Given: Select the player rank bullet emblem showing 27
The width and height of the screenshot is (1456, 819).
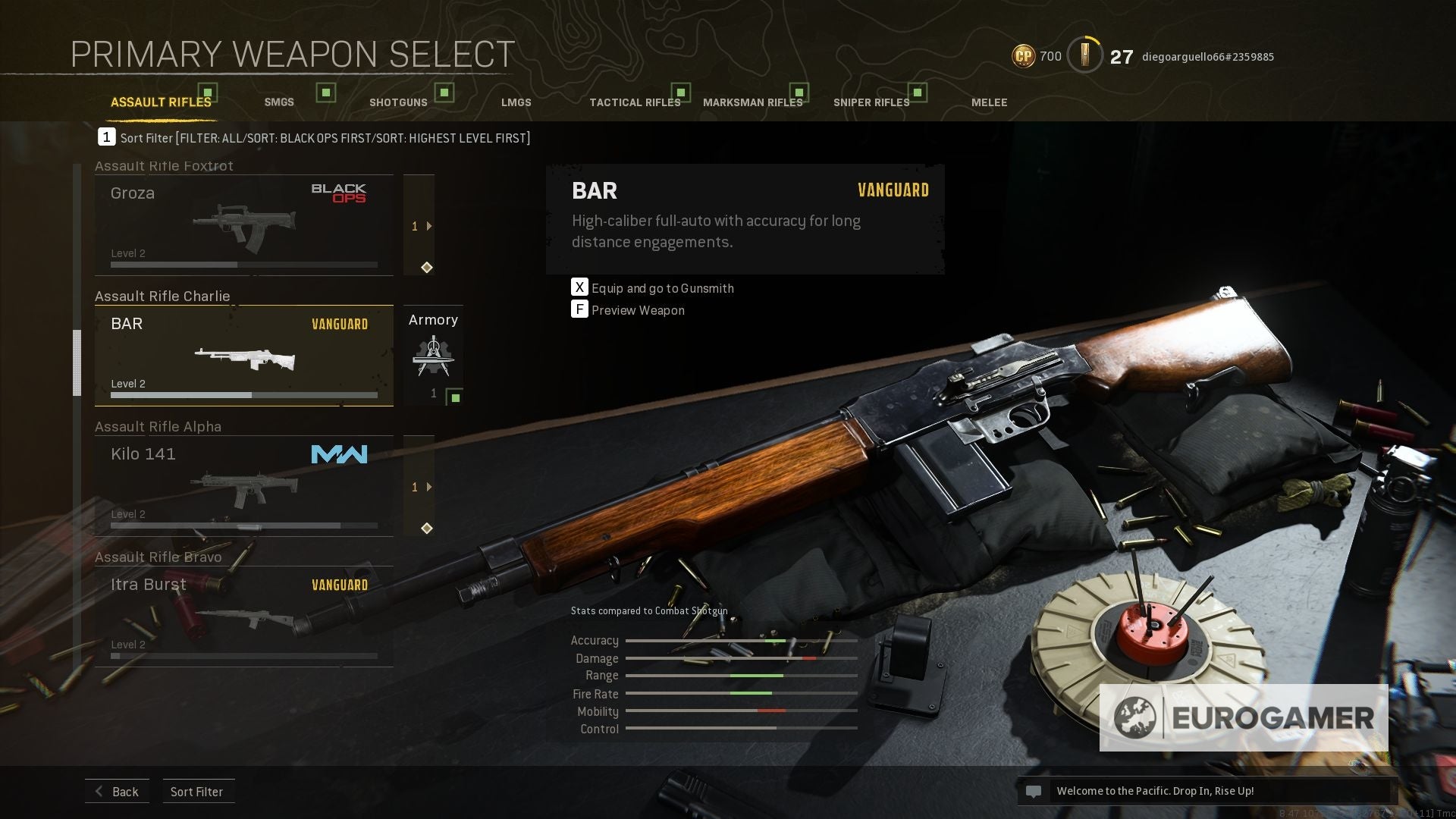Looking at the screenshot, I should pos(1084,55).
